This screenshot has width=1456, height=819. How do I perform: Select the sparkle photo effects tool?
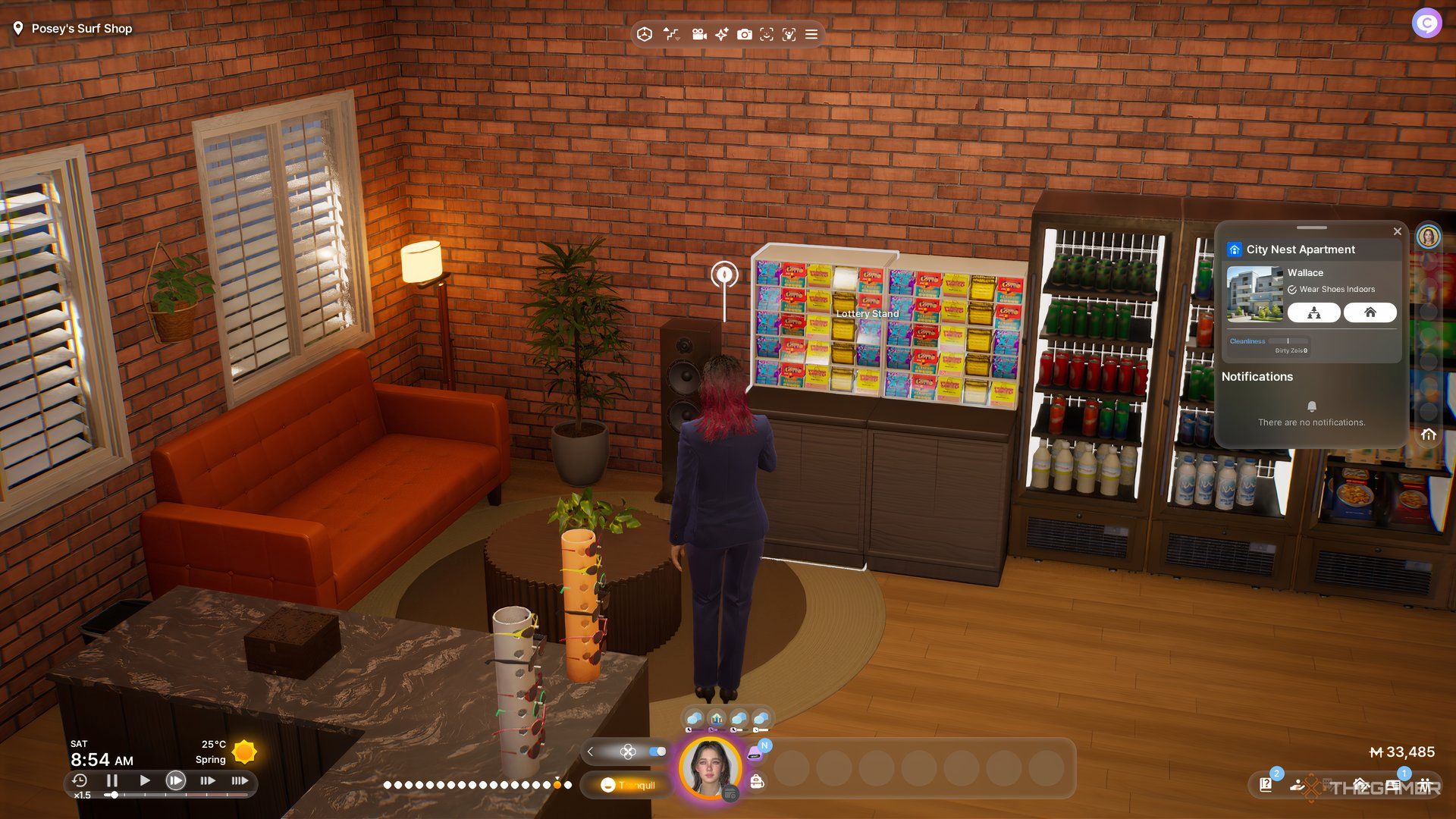[x=720, y=34]
